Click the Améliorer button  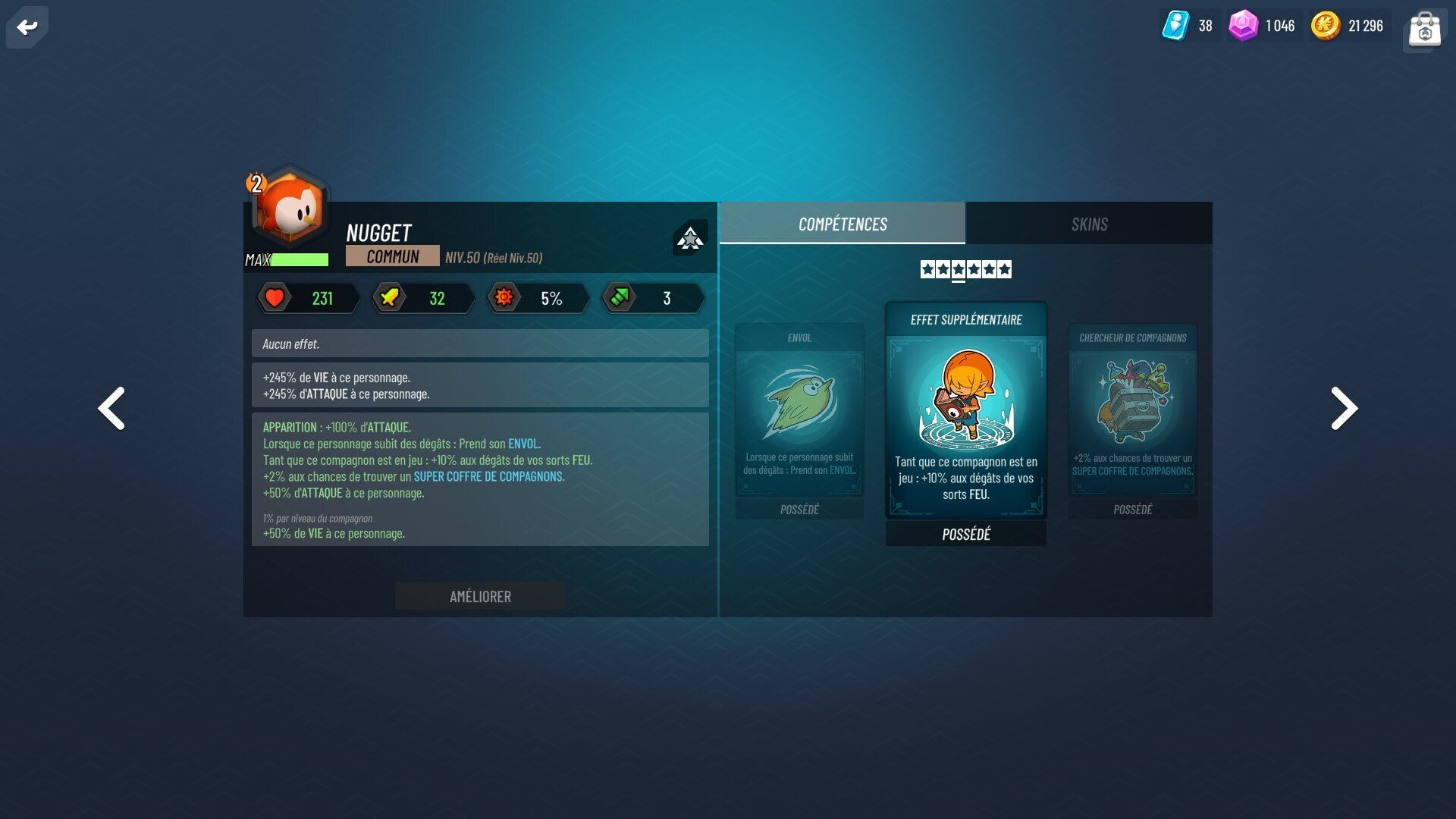click(x=480, y=597)
